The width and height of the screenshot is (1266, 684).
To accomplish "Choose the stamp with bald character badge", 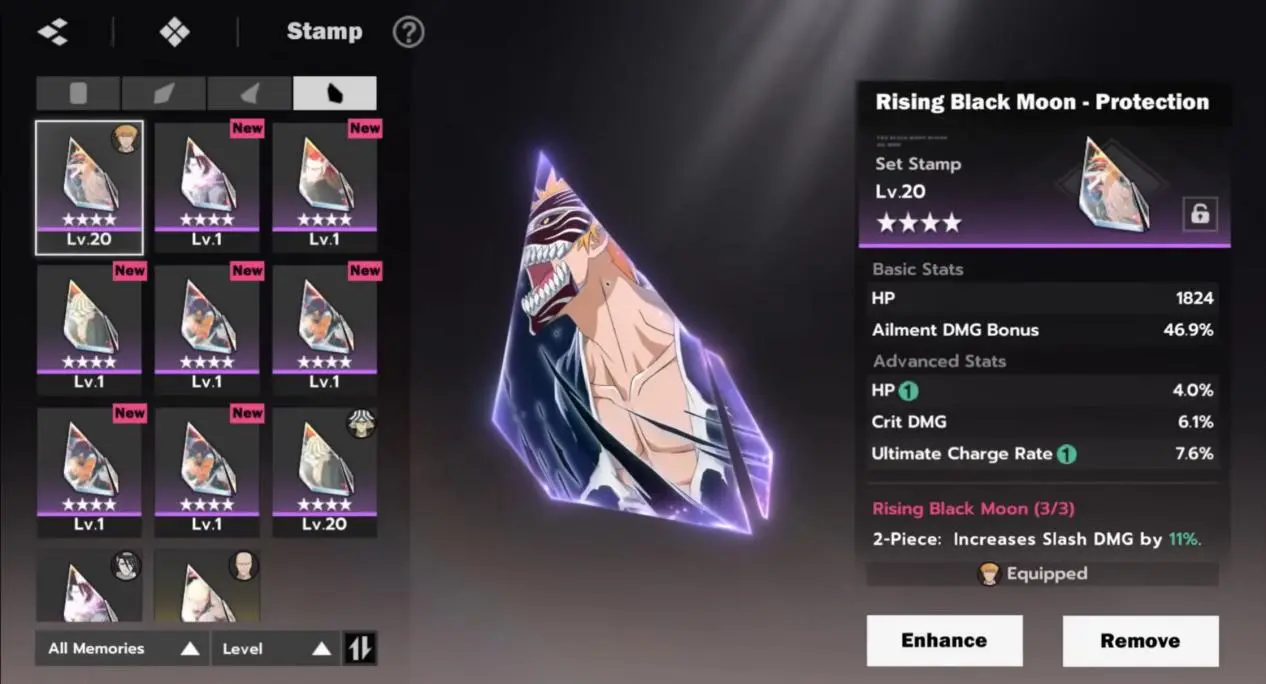I will pyautogui.click(x=207, y=585).
